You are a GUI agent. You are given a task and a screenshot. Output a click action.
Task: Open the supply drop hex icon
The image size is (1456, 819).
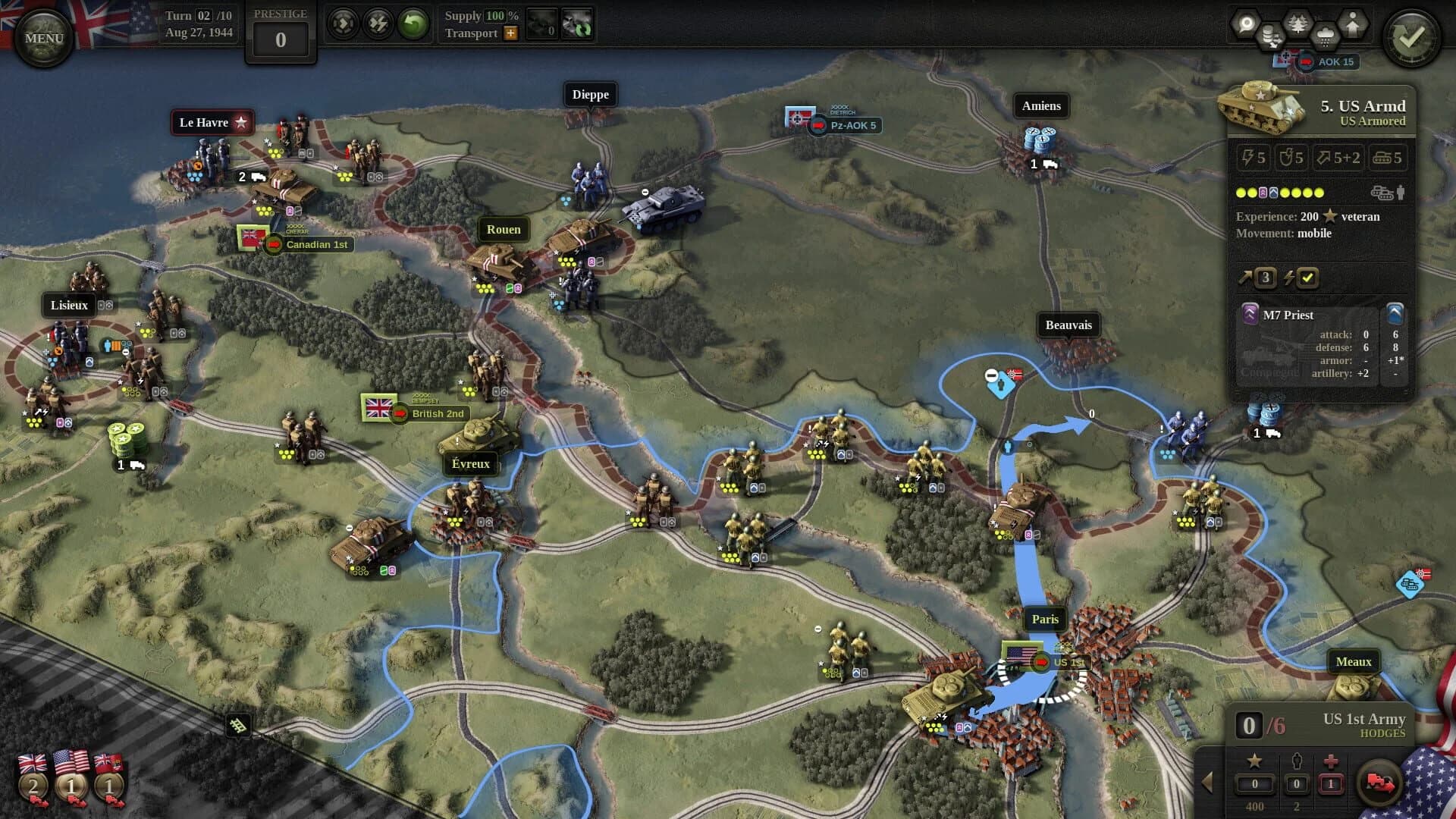click(1271, 36)
